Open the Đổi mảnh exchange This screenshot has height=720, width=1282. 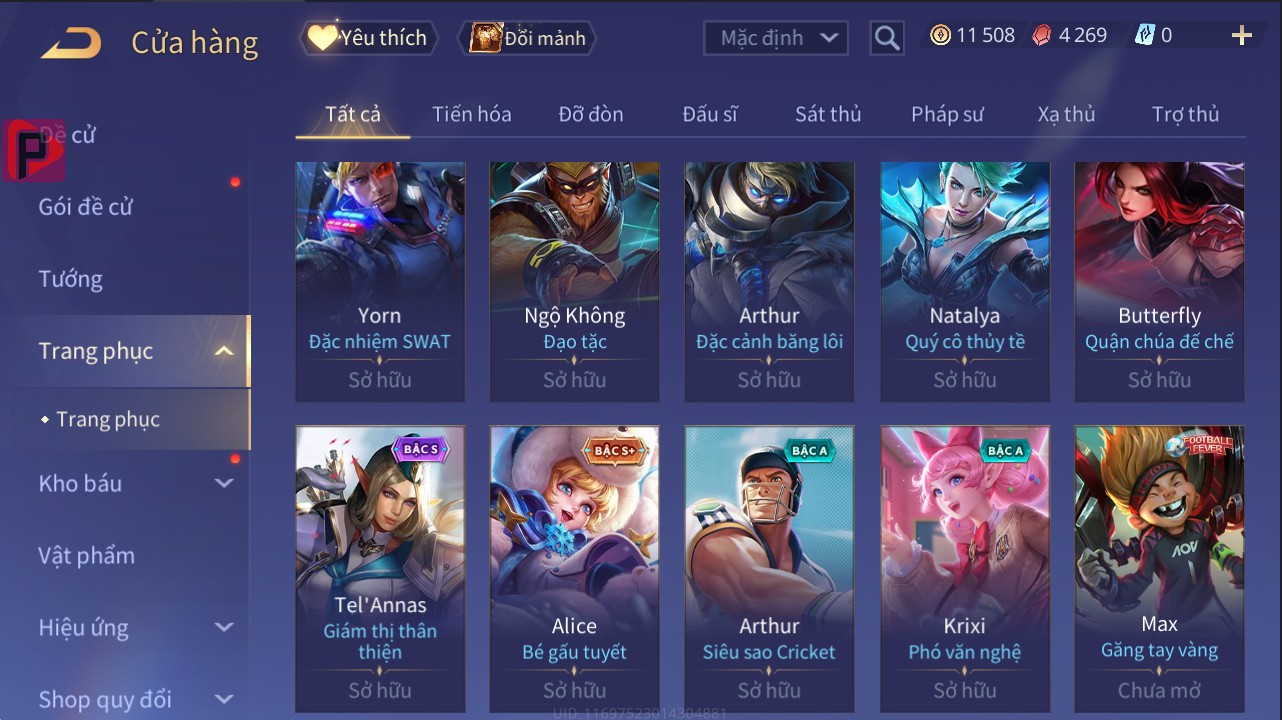pos(528,38)
